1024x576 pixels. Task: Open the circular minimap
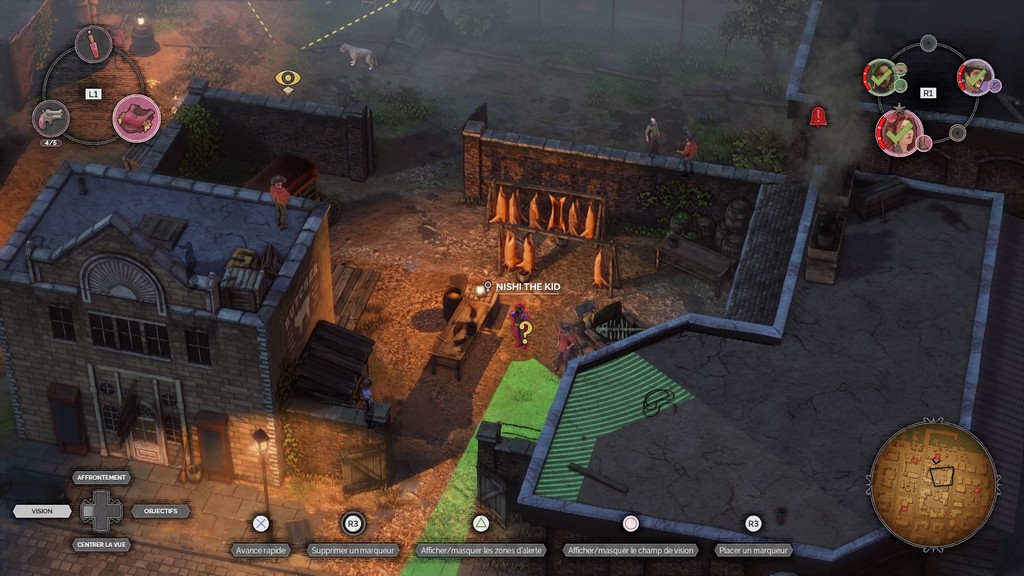(x=933, y=483)
